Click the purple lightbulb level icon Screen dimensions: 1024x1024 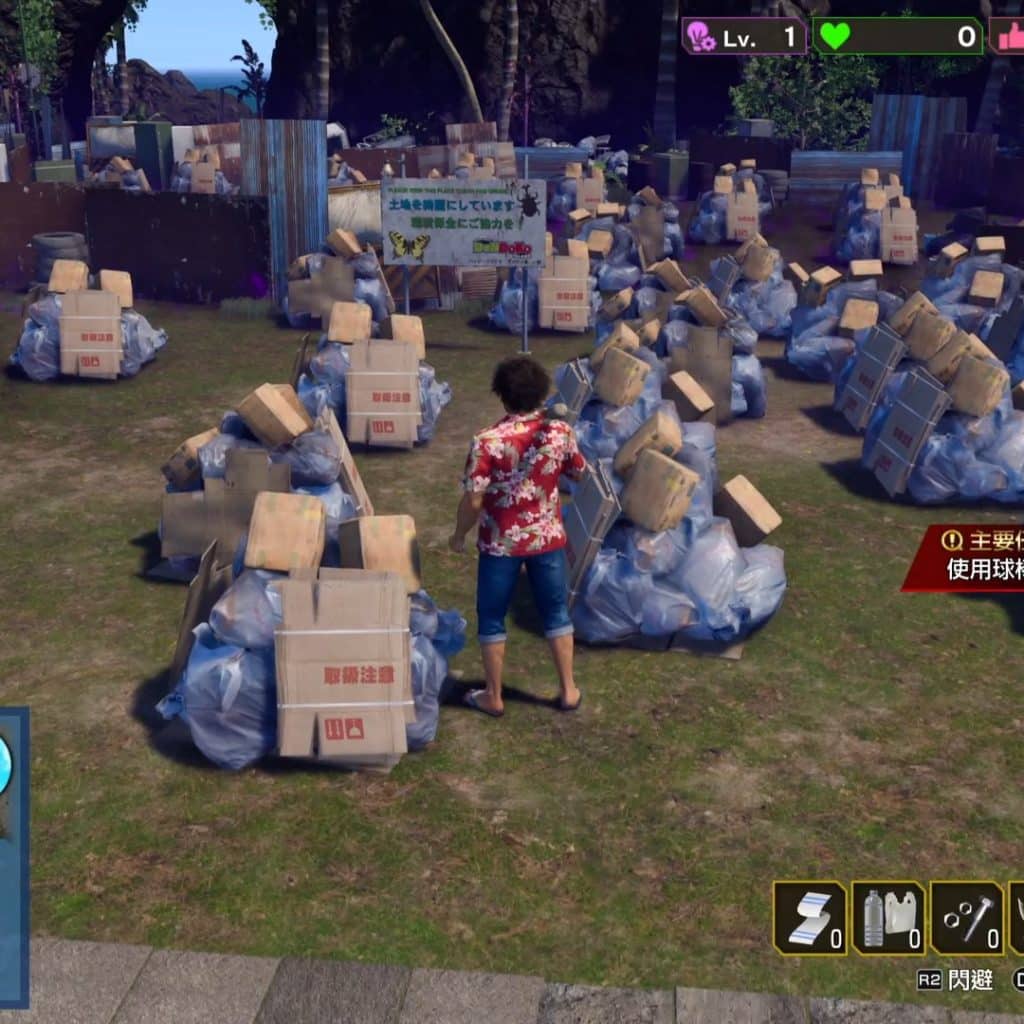point(699,37)
